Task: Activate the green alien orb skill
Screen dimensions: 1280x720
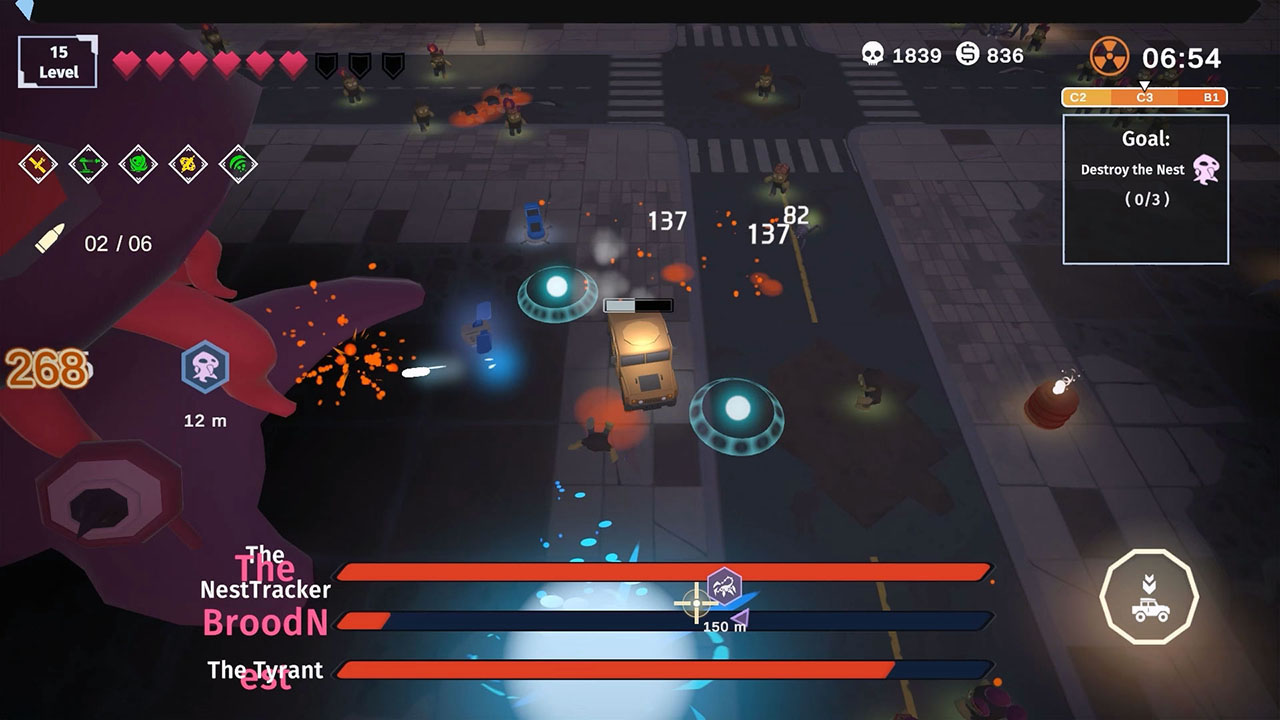Action: 138,163
